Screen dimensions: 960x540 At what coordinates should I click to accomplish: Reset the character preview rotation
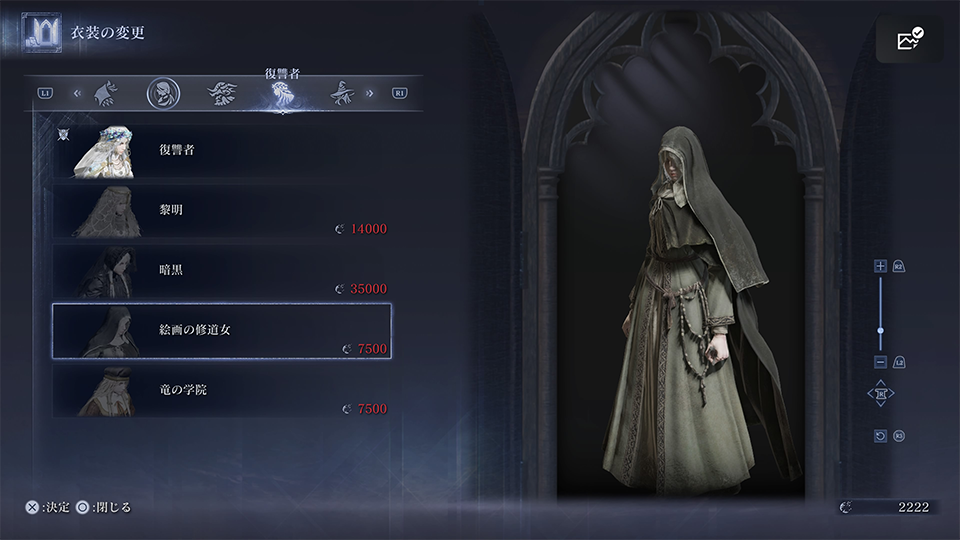click(880, 436)
